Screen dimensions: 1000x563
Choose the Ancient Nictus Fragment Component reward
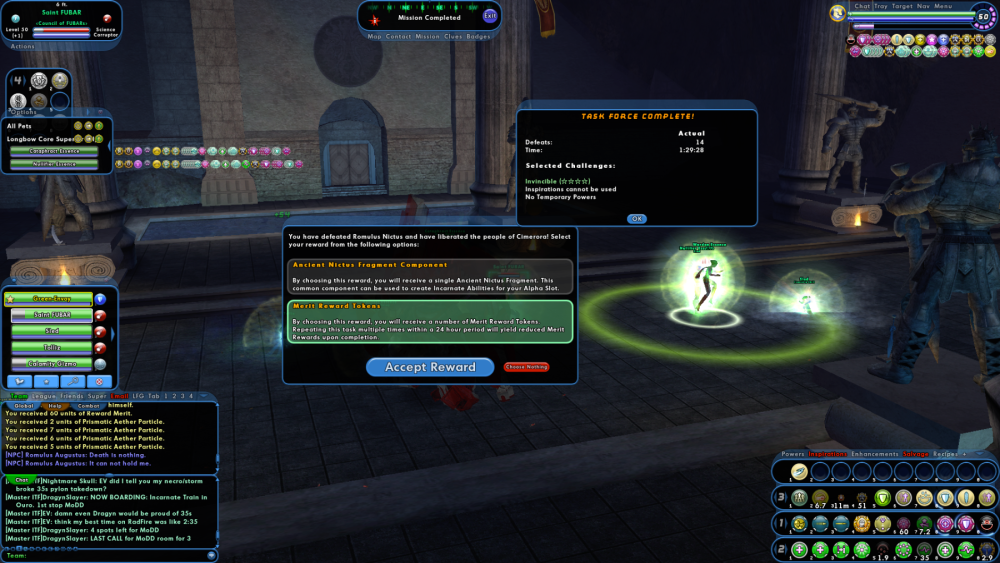430,276
